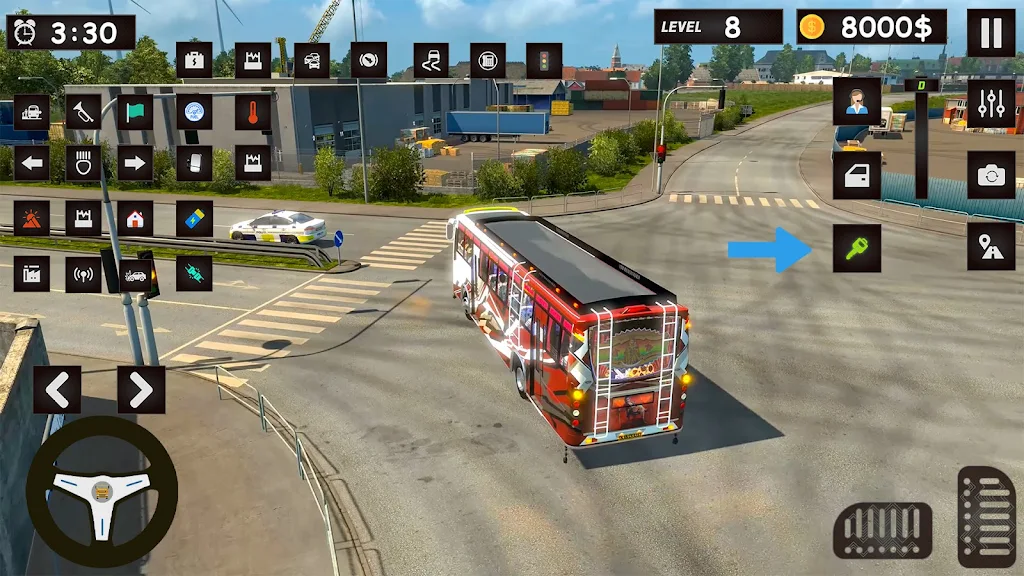This screenshot has width=1024, height=576.
Task: Toggle the left turn signal arrow
Action: 32,163
